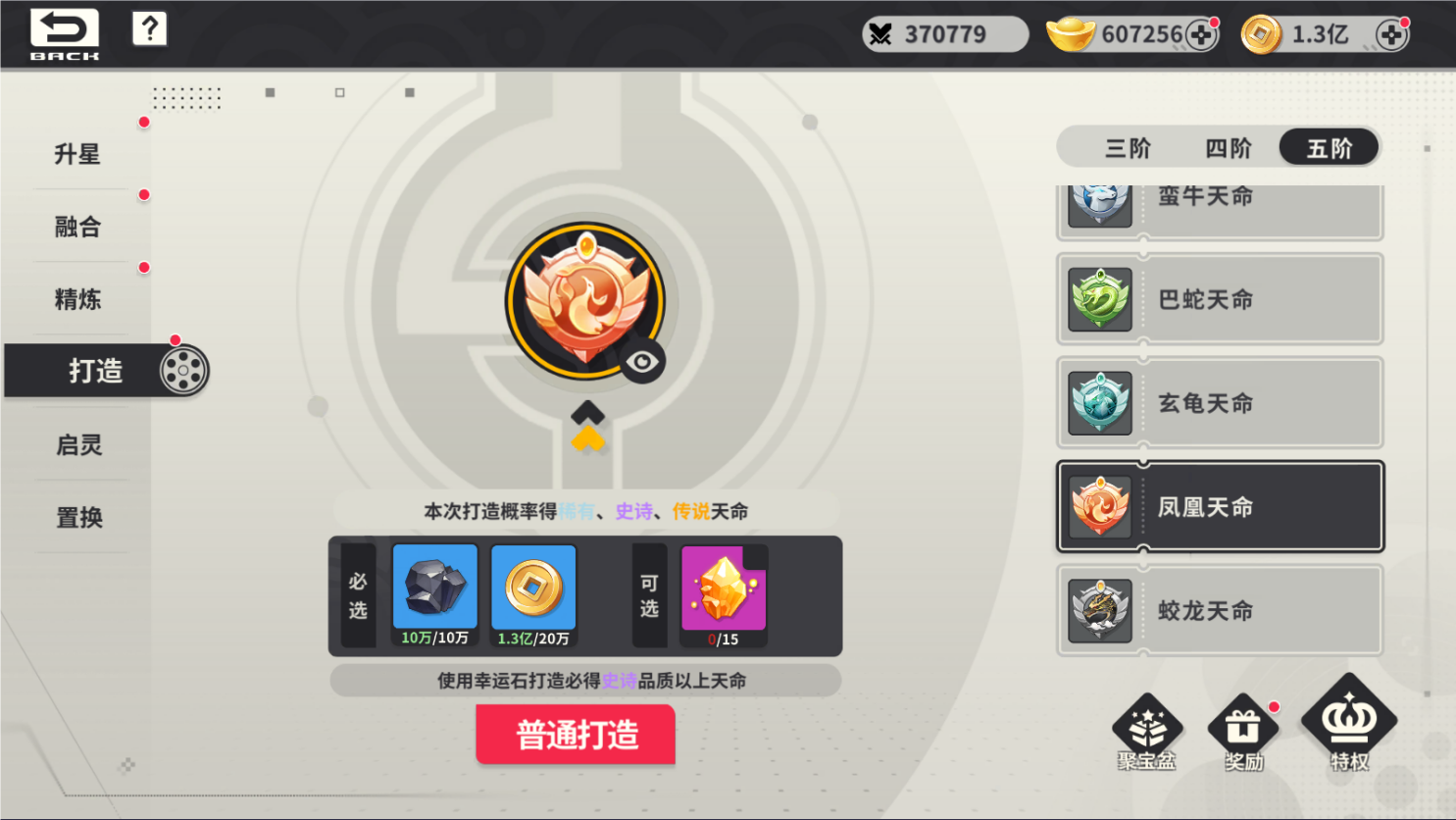
Task: Select 玄龟天命 from the list
Action: (1220, 403)
